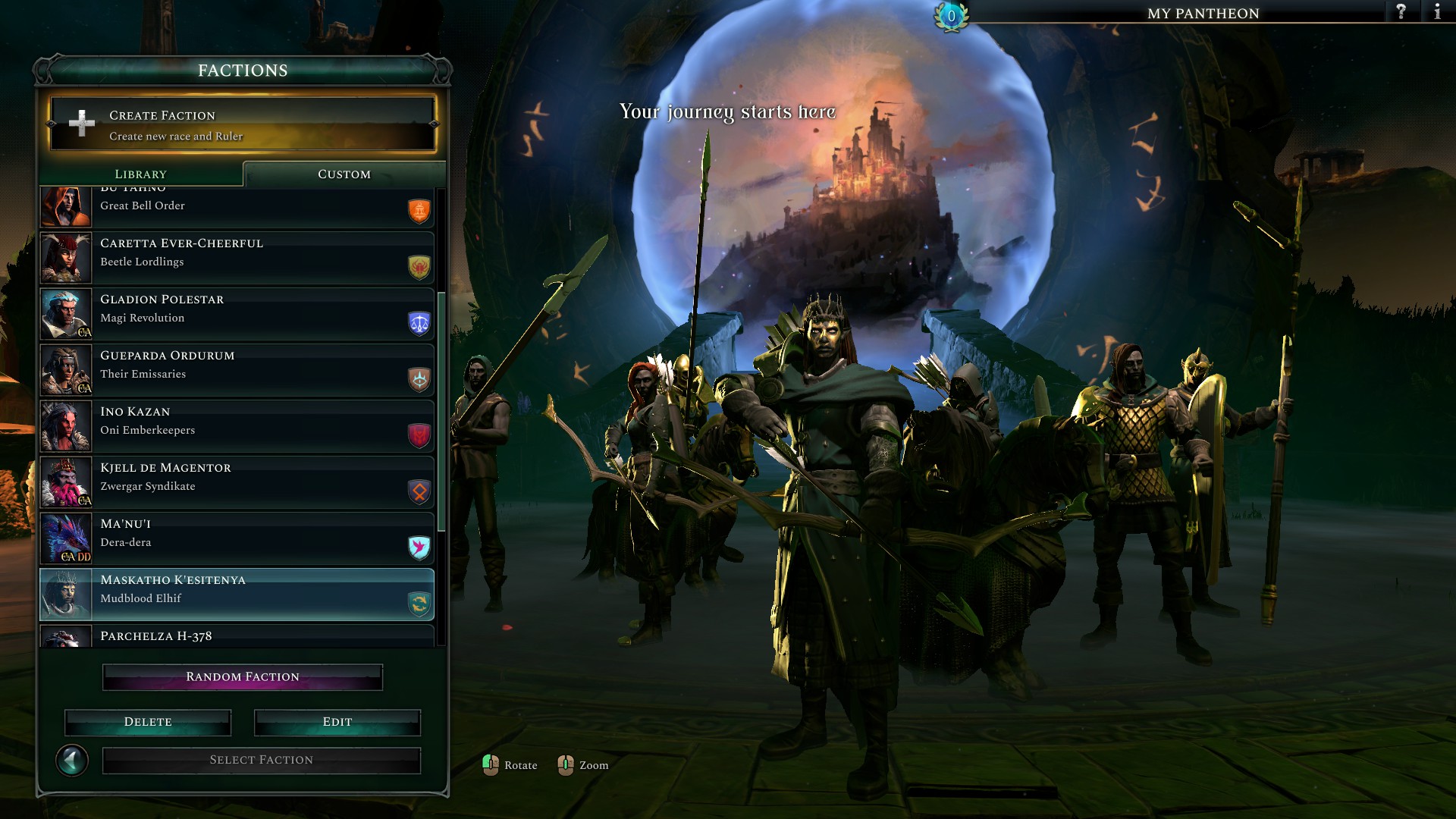
Task: Select Caretta Ever-Cheerful faction
Action: coord(237,257)
